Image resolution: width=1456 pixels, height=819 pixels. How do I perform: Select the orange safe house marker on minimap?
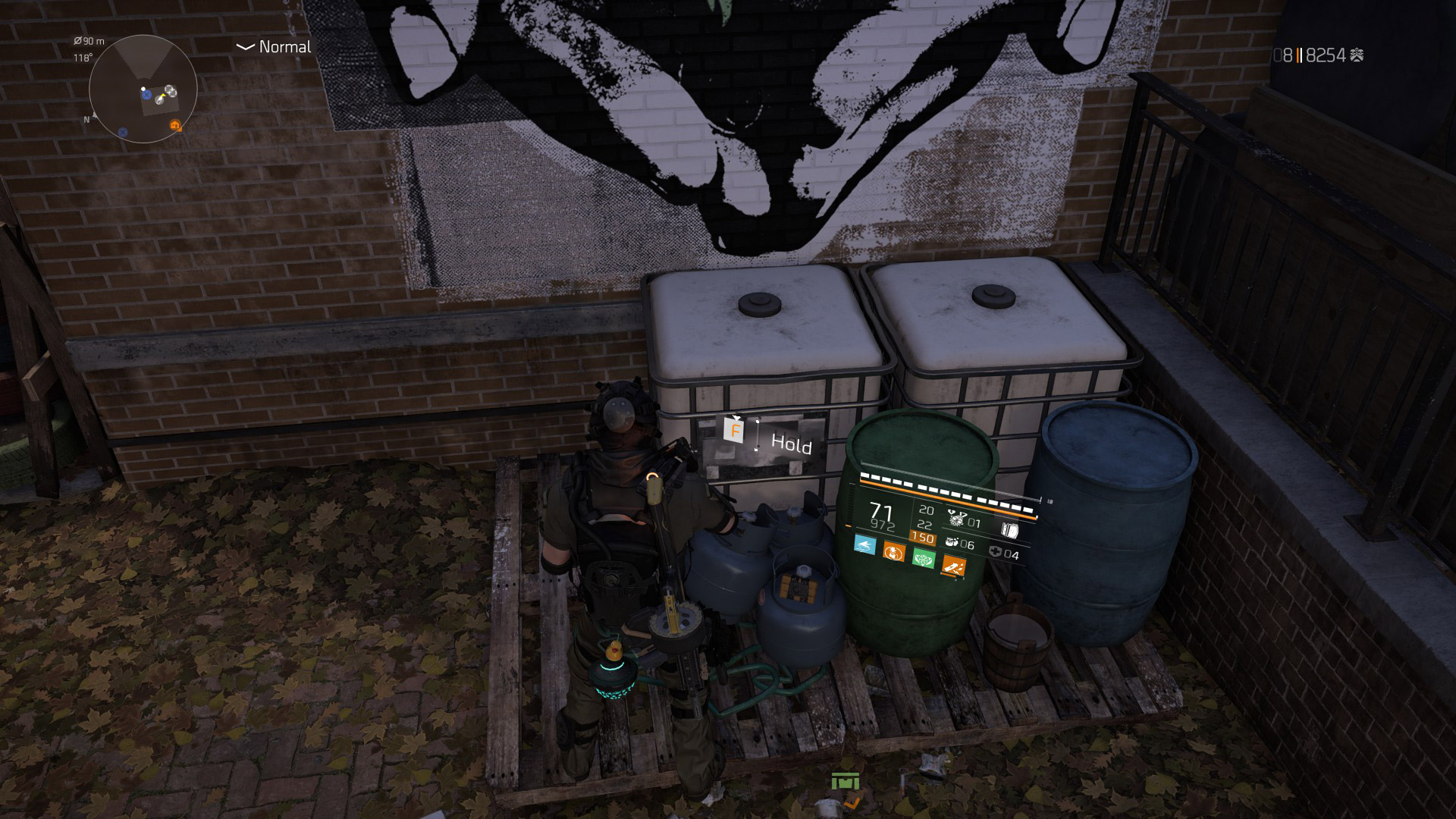pos(176,125)
